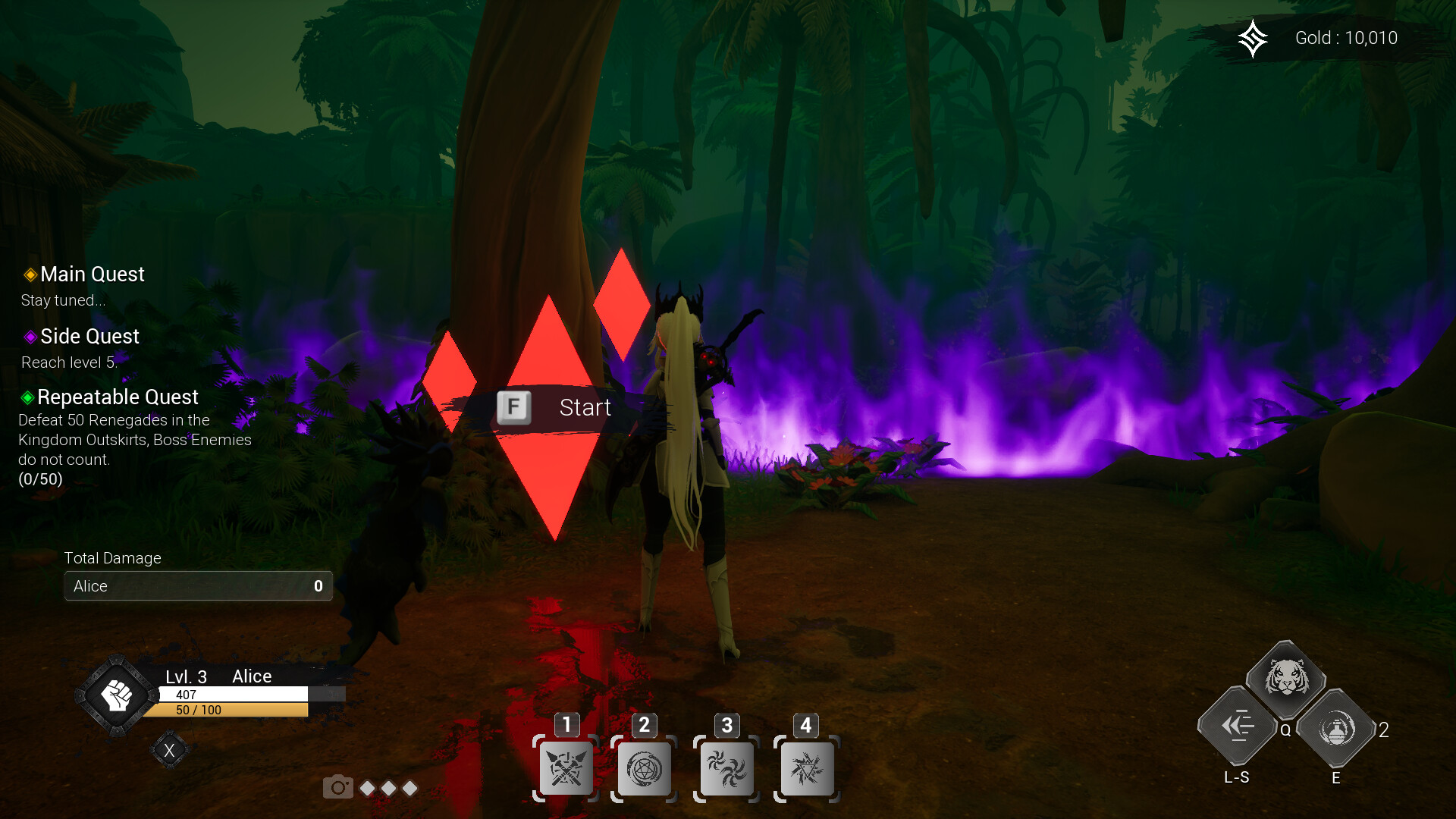Viewport: 1456px width, 819px height.
Task: Click the Gold currency emblem in top right
Action: 1254,38
